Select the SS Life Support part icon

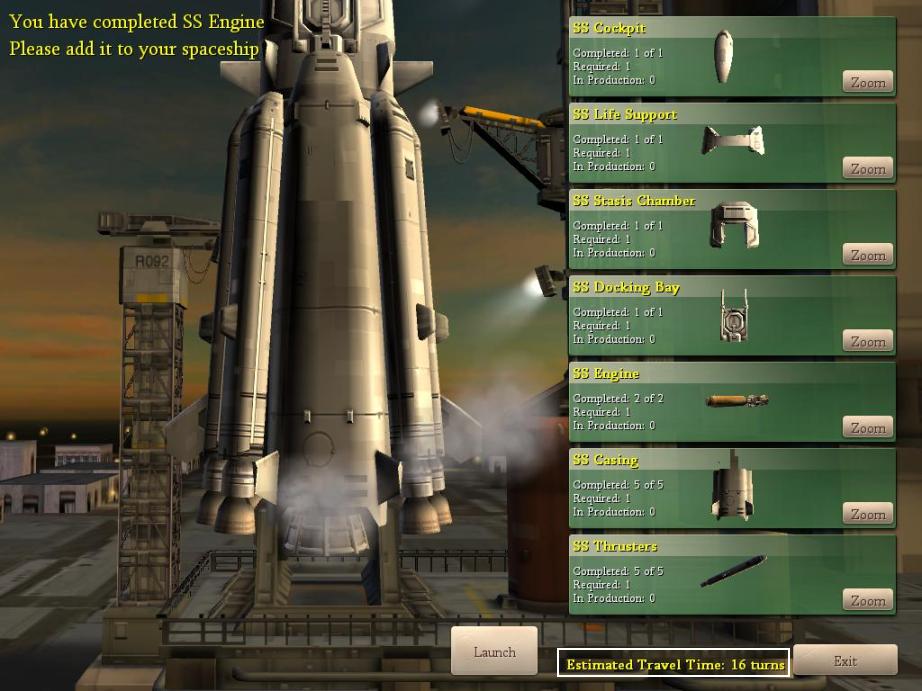[733, 141]
